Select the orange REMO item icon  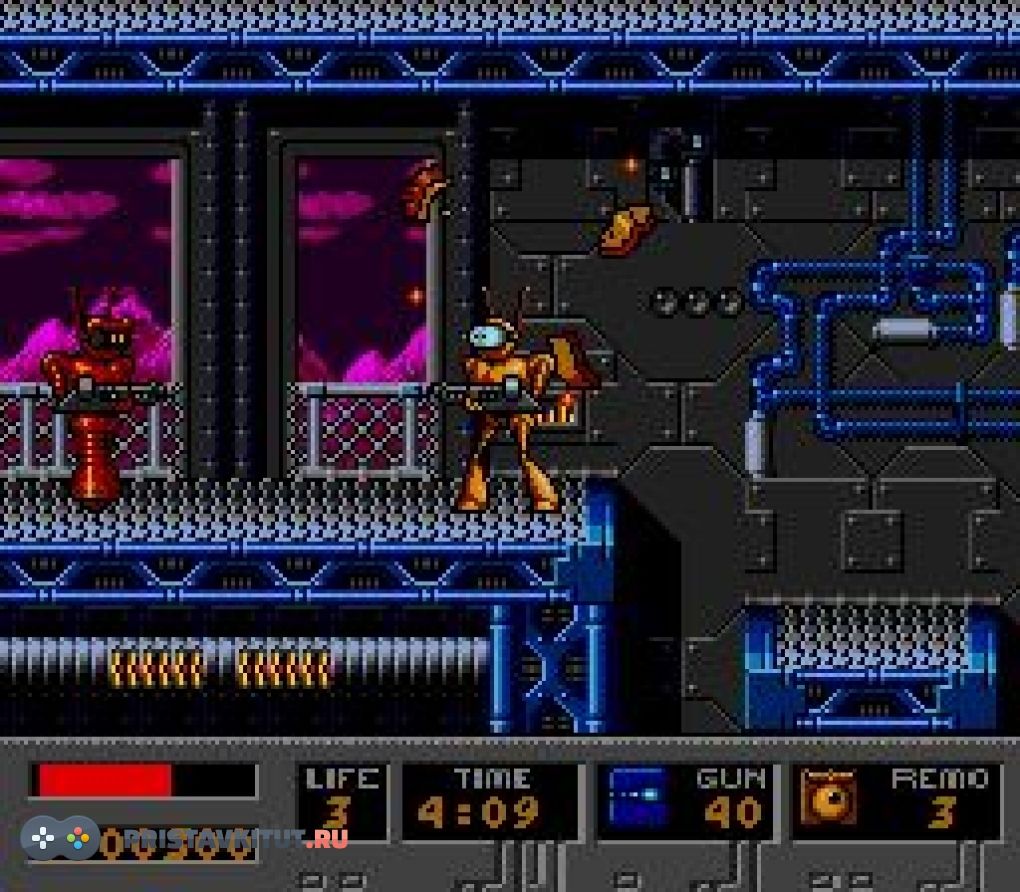[x=829, y=799]
